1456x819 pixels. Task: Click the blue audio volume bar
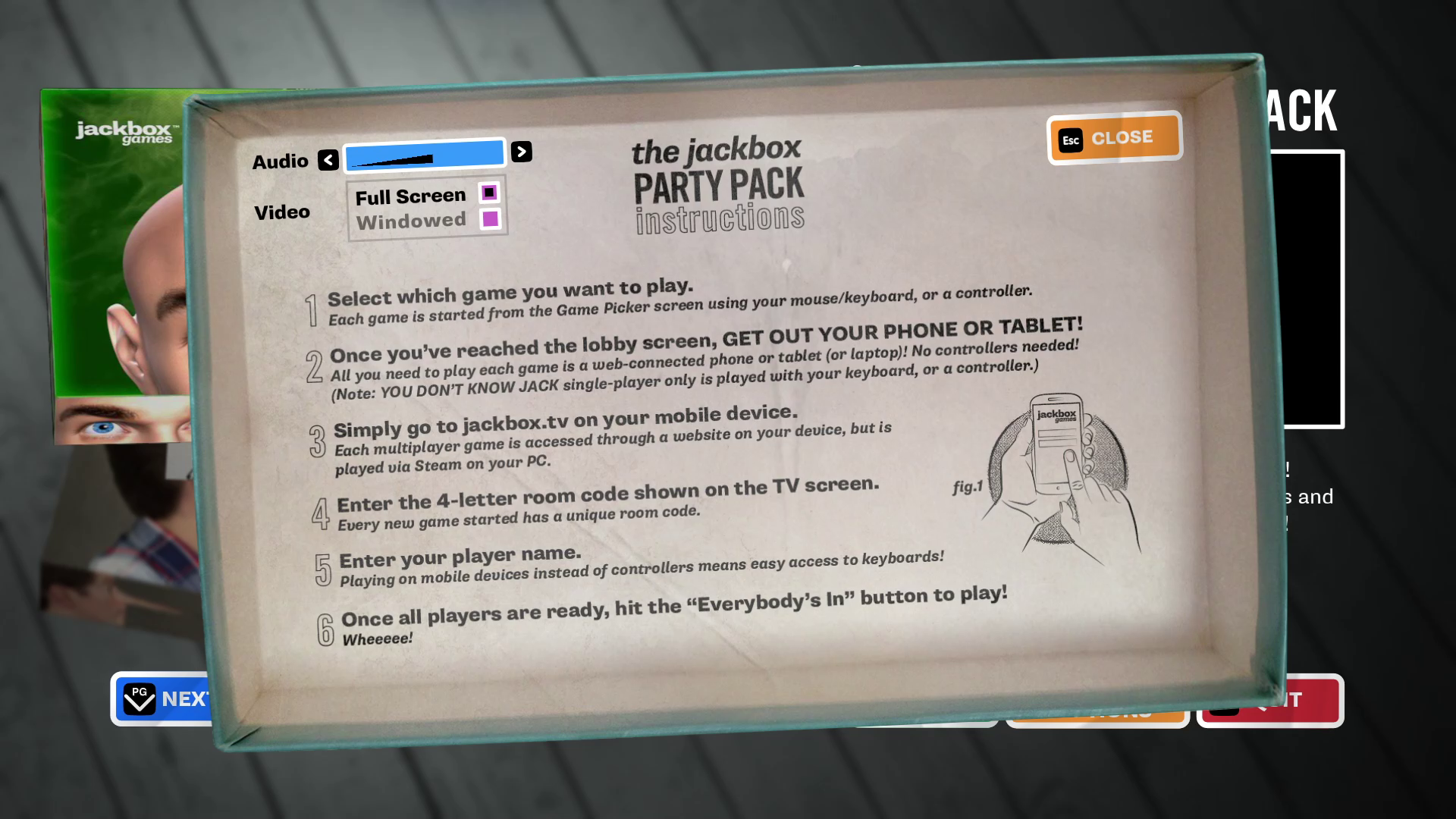coord(424,155)
